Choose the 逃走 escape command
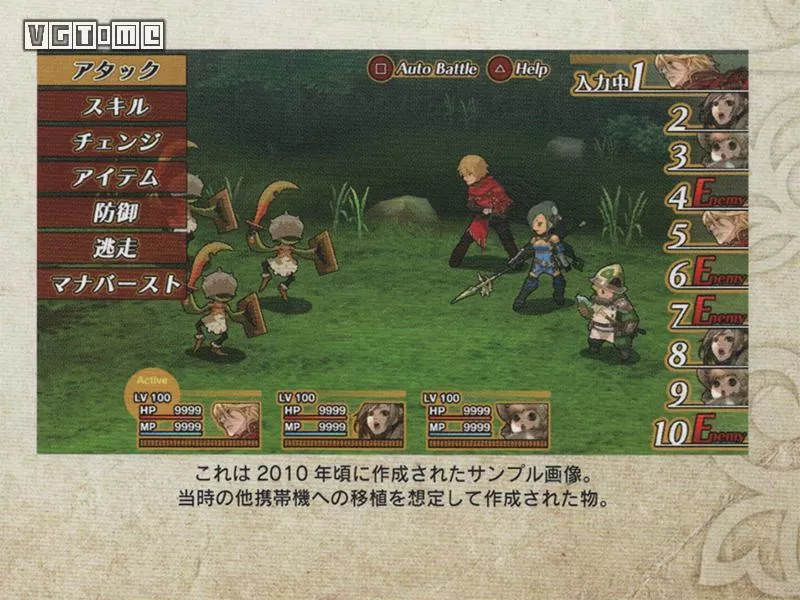800x600 pixels. (112, 247)
